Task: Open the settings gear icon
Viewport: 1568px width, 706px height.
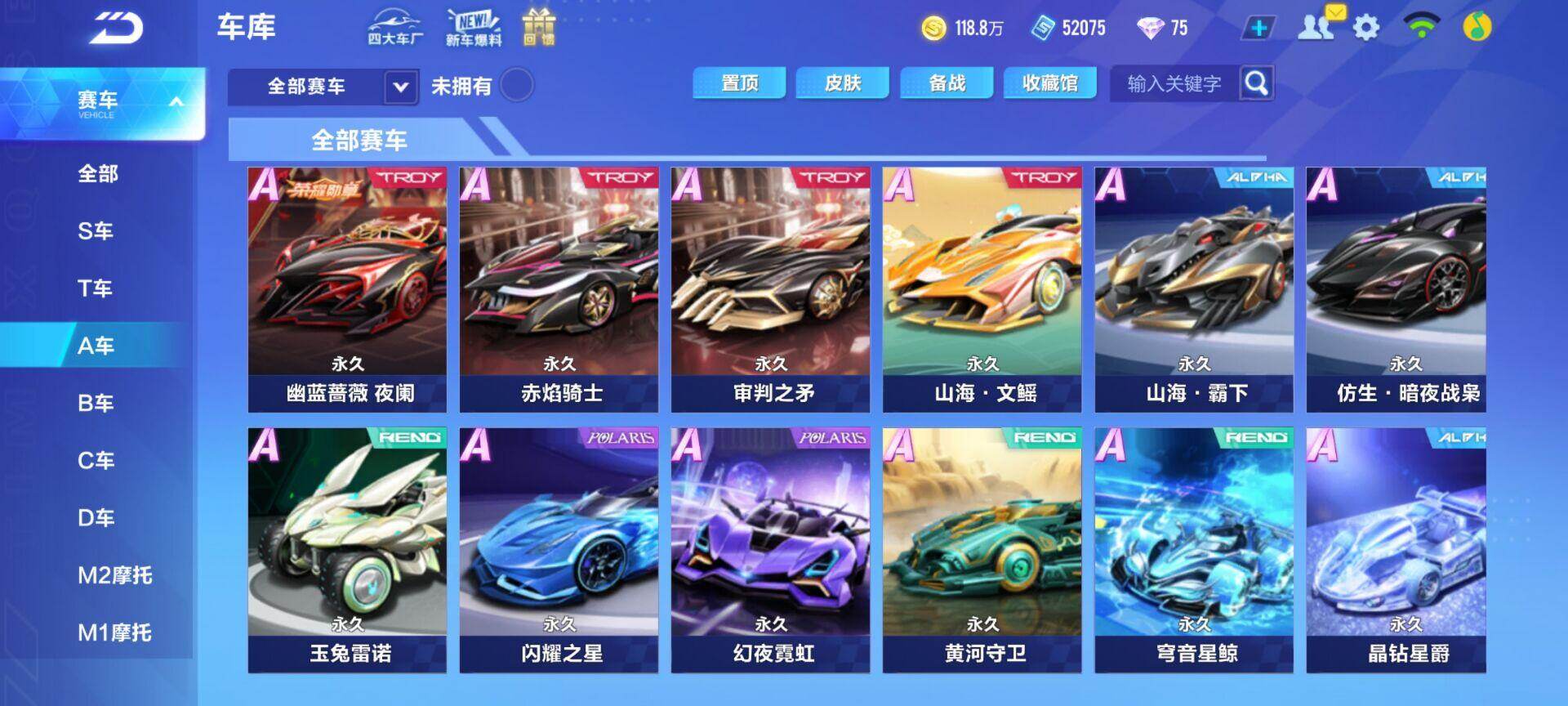Action: click(1366, 28)
